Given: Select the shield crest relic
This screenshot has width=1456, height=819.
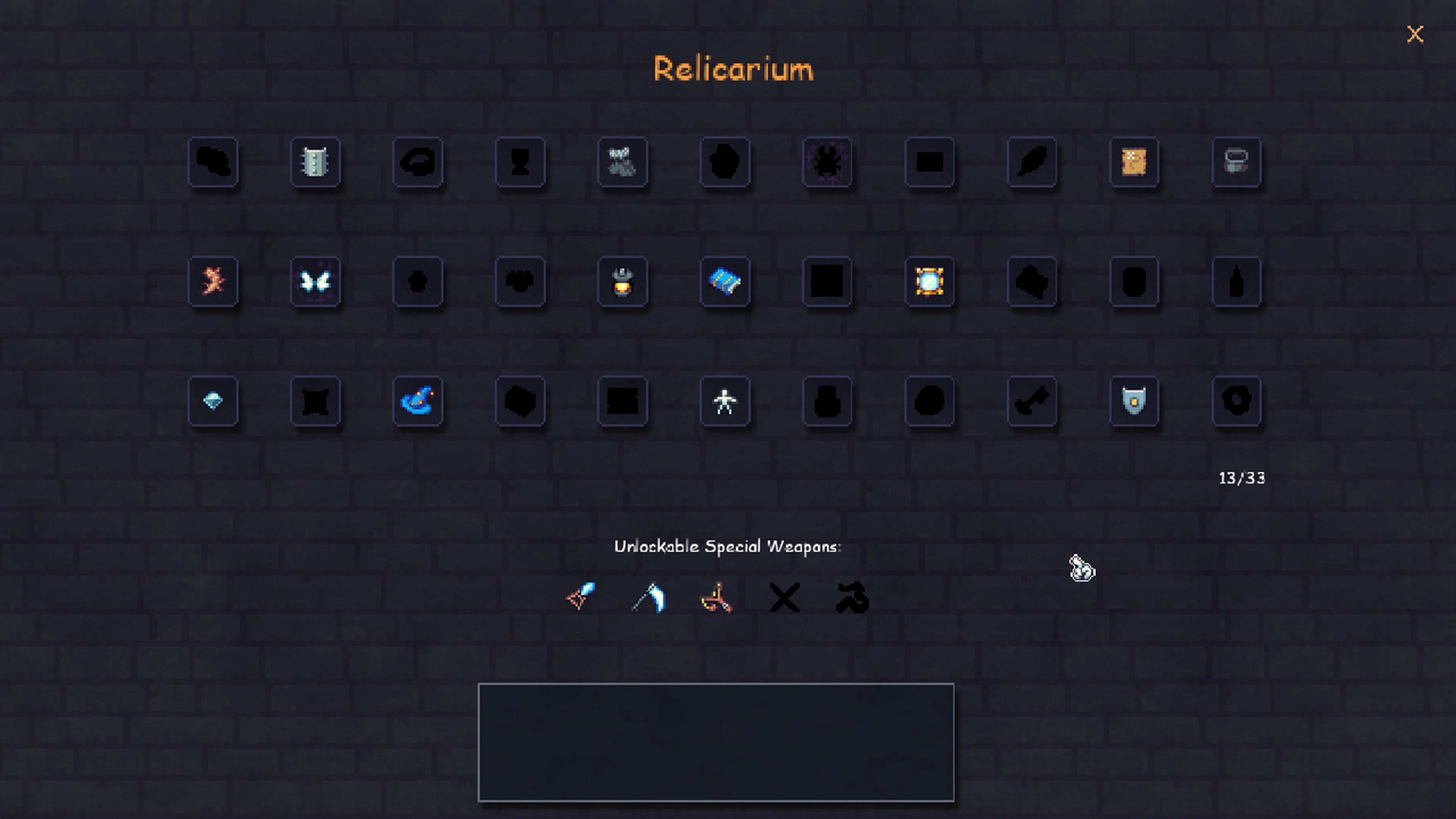Looking at the screenshot, I should (1135, 401).
